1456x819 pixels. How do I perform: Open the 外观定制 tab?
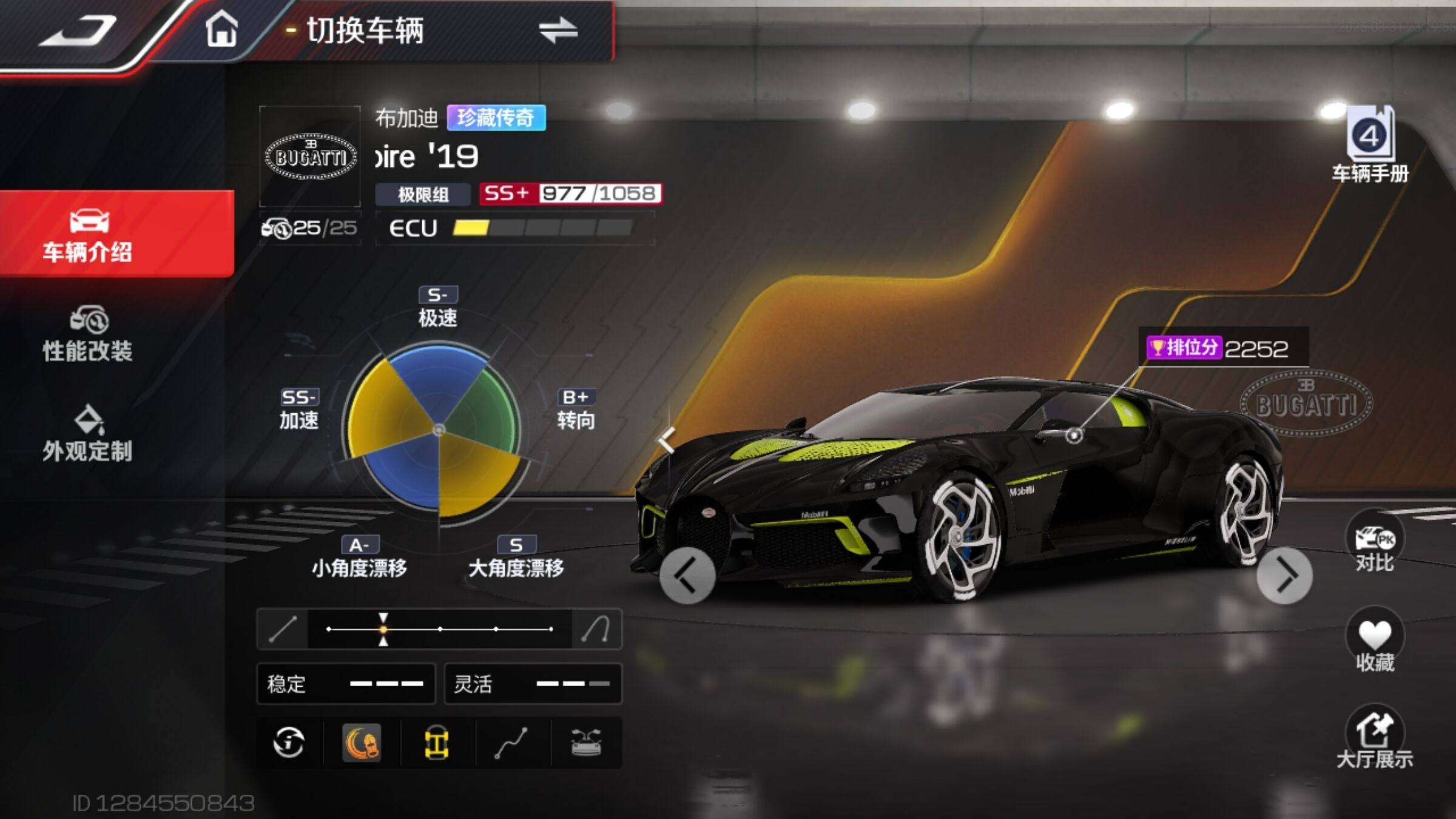point(89,434)
